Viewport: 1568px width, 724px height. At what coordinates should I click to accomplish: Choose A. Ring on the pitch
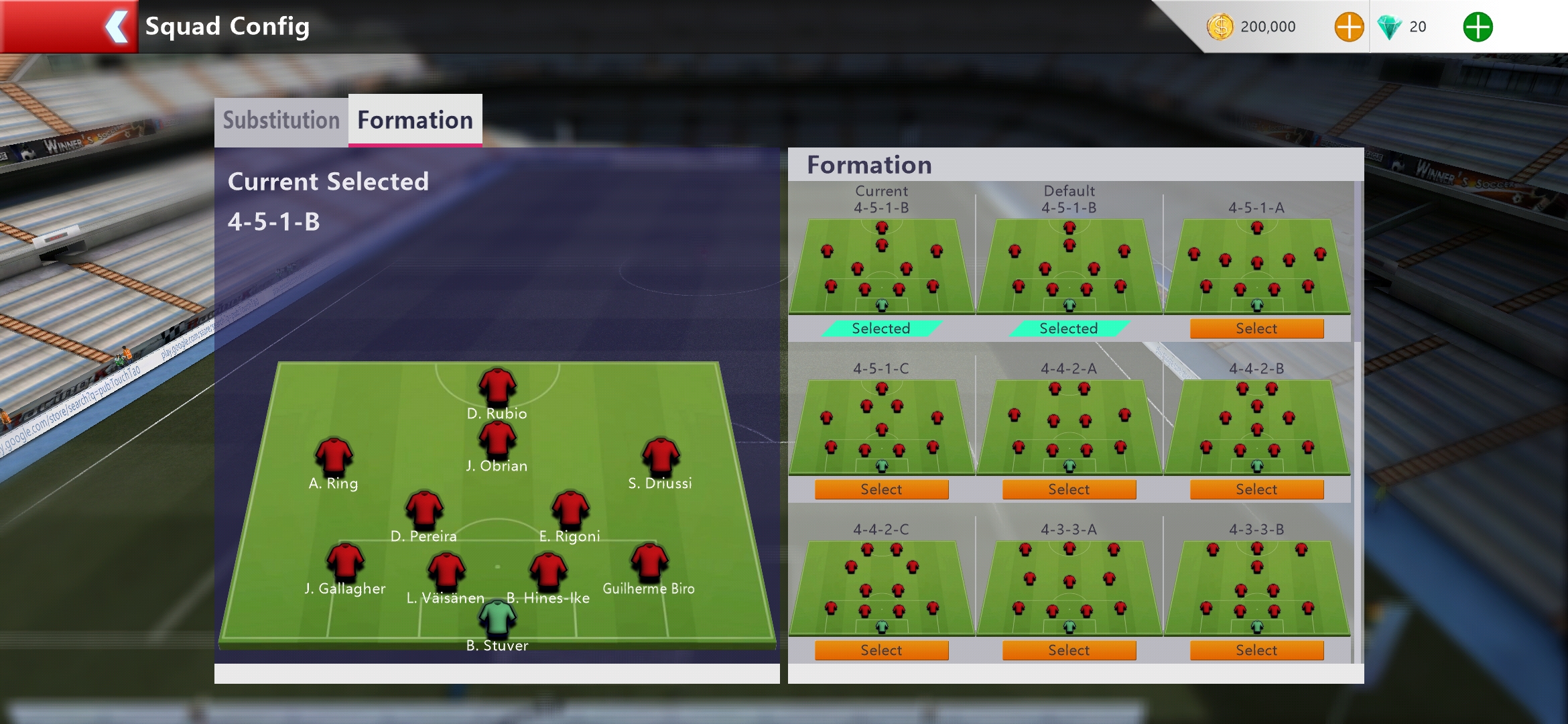pos(334,456)
